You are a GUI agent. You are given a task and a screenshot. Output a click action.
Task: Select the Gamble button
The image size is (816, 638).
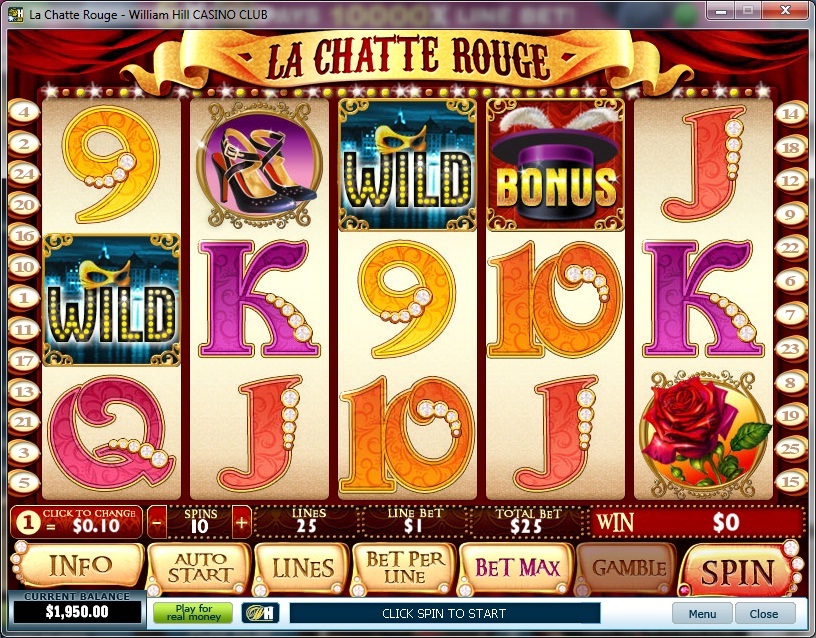[x=628, y=569]
